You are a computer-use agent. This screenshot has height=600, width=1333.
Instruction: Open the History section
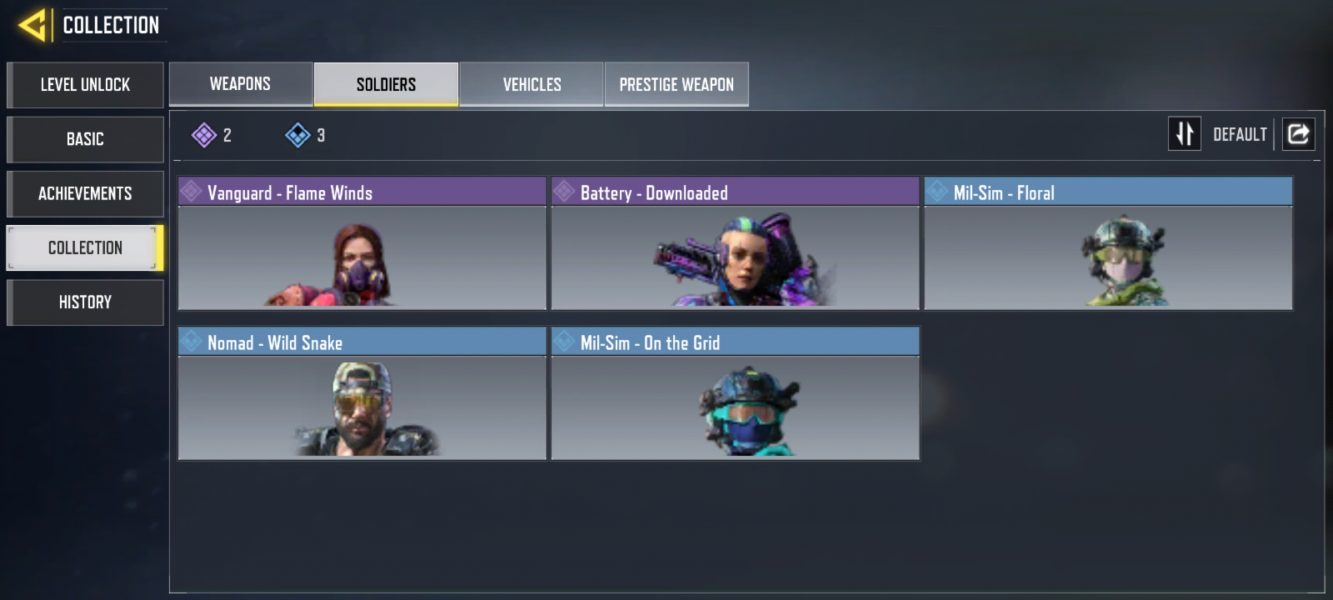point(85,302)
